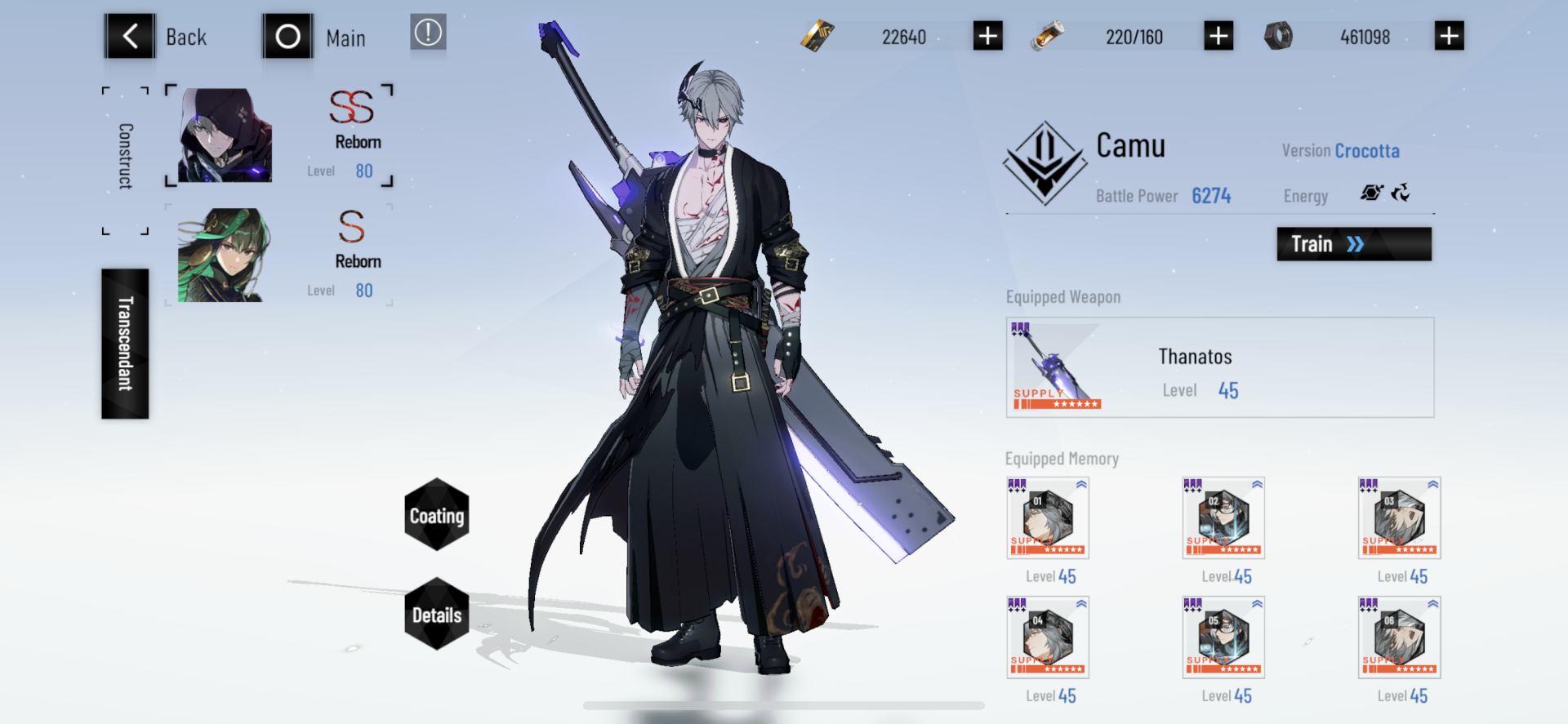Click the black nut currency icon

tap(1280, 36)
